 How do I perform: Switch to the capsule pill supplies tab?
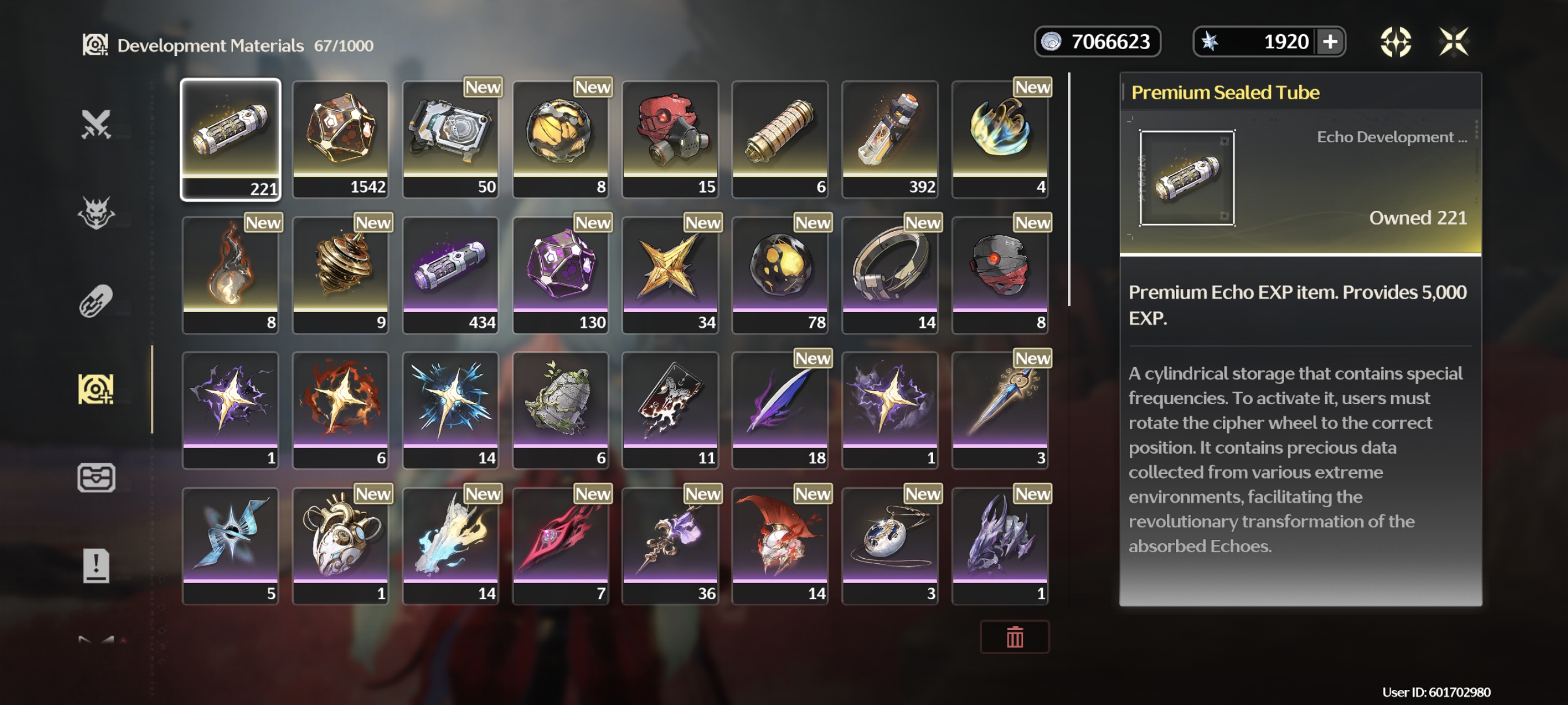pyautogui.click(x=96, y=300)
